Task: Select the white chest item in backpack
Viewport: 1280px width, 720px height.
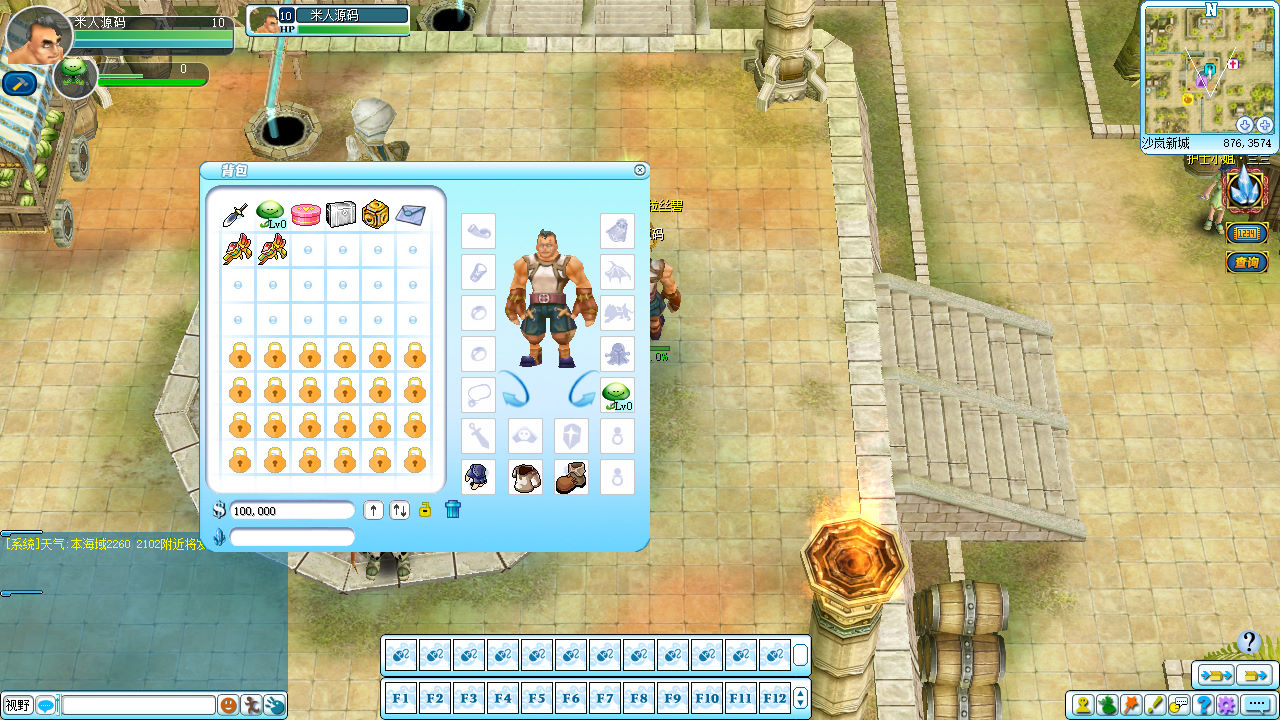Action: pyautogui.click(x=340, y=214)
